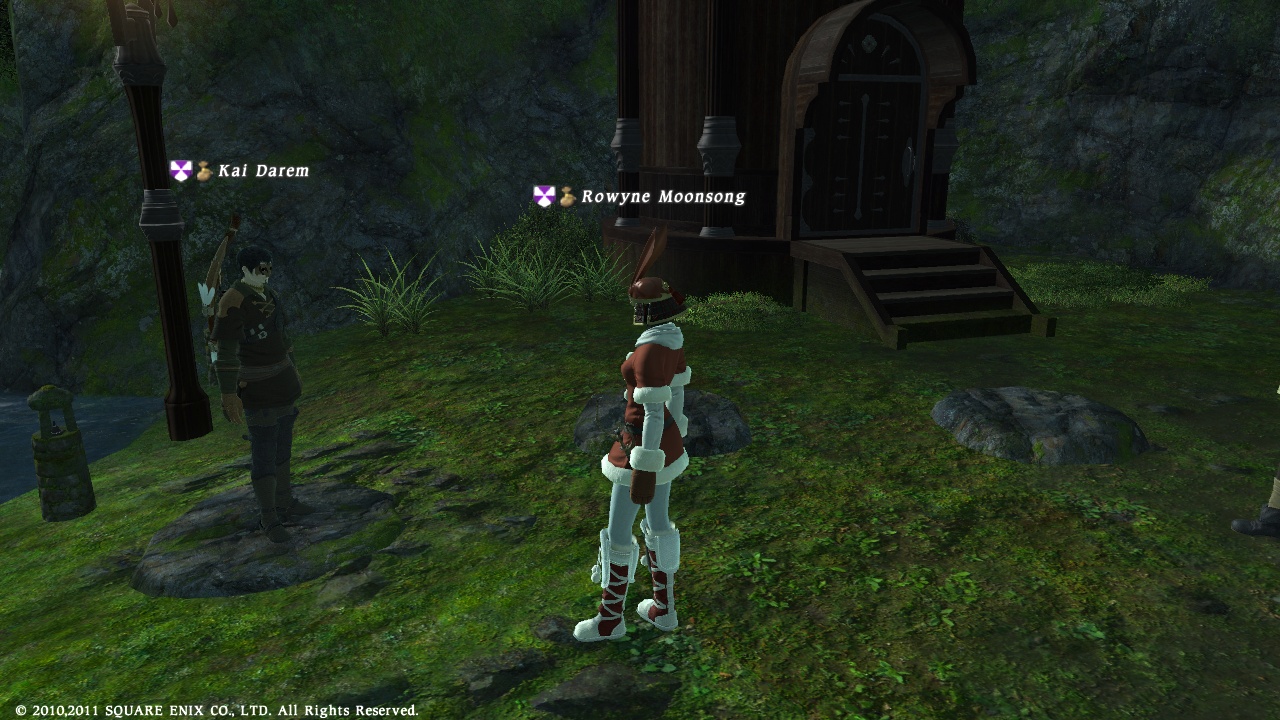The height and width of the screenshot is (720, 1280).
Task: Select the Kai Darem nameplate
Action: 263,171
